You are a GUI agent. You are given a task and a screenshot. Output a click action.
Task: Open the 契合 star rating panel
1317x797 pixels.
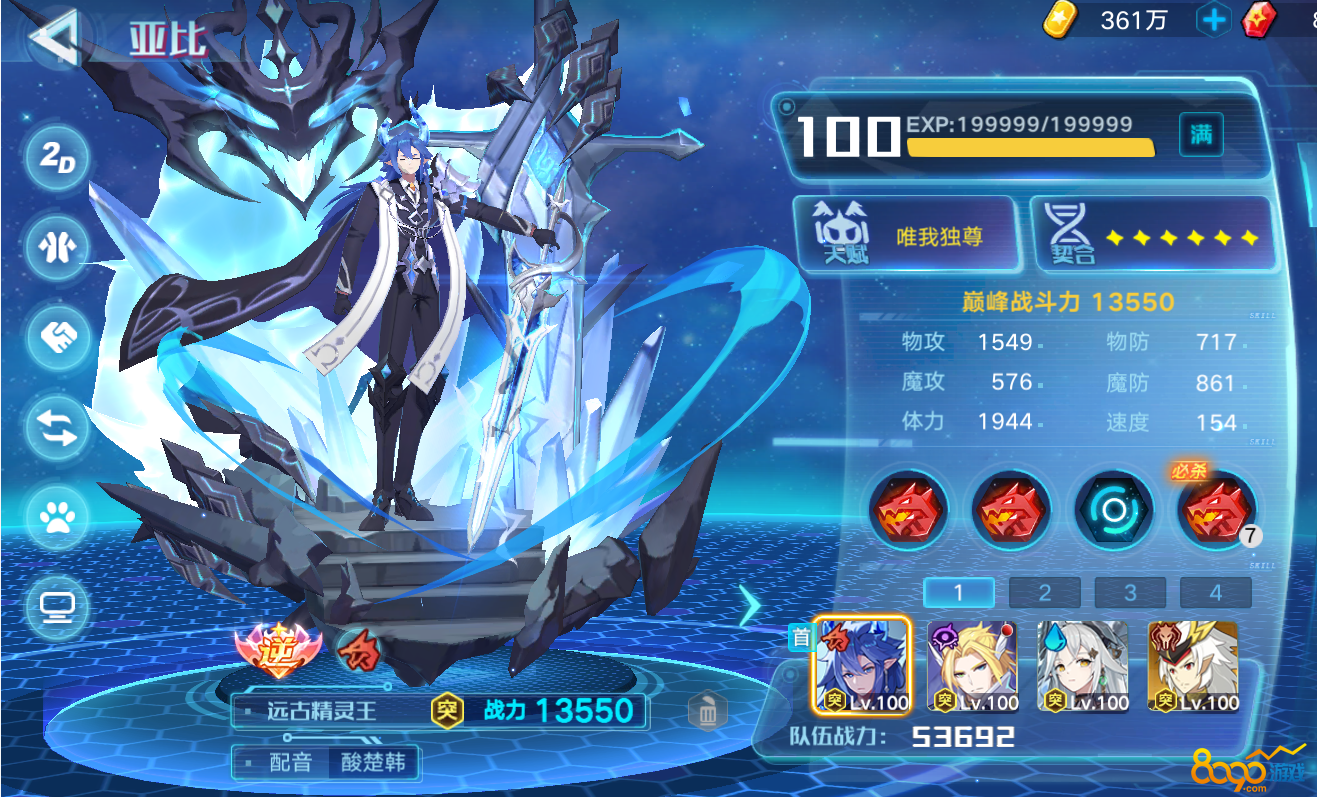click(1152, 234)
